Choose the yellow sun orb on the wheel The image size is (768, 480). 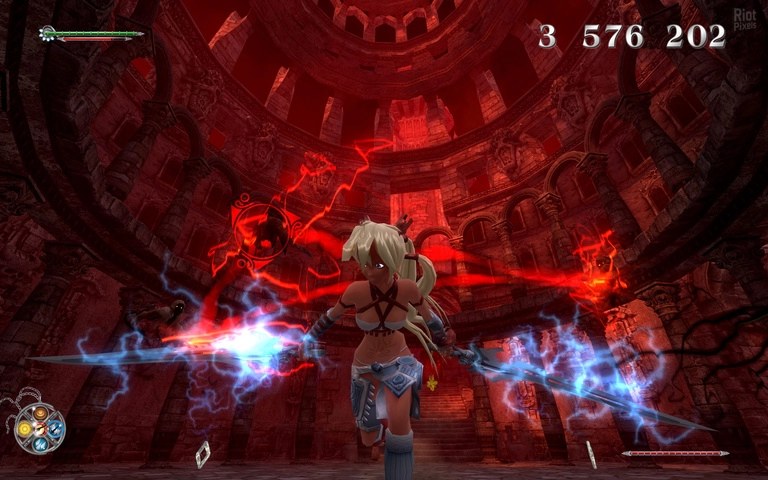tap(25, 429)
